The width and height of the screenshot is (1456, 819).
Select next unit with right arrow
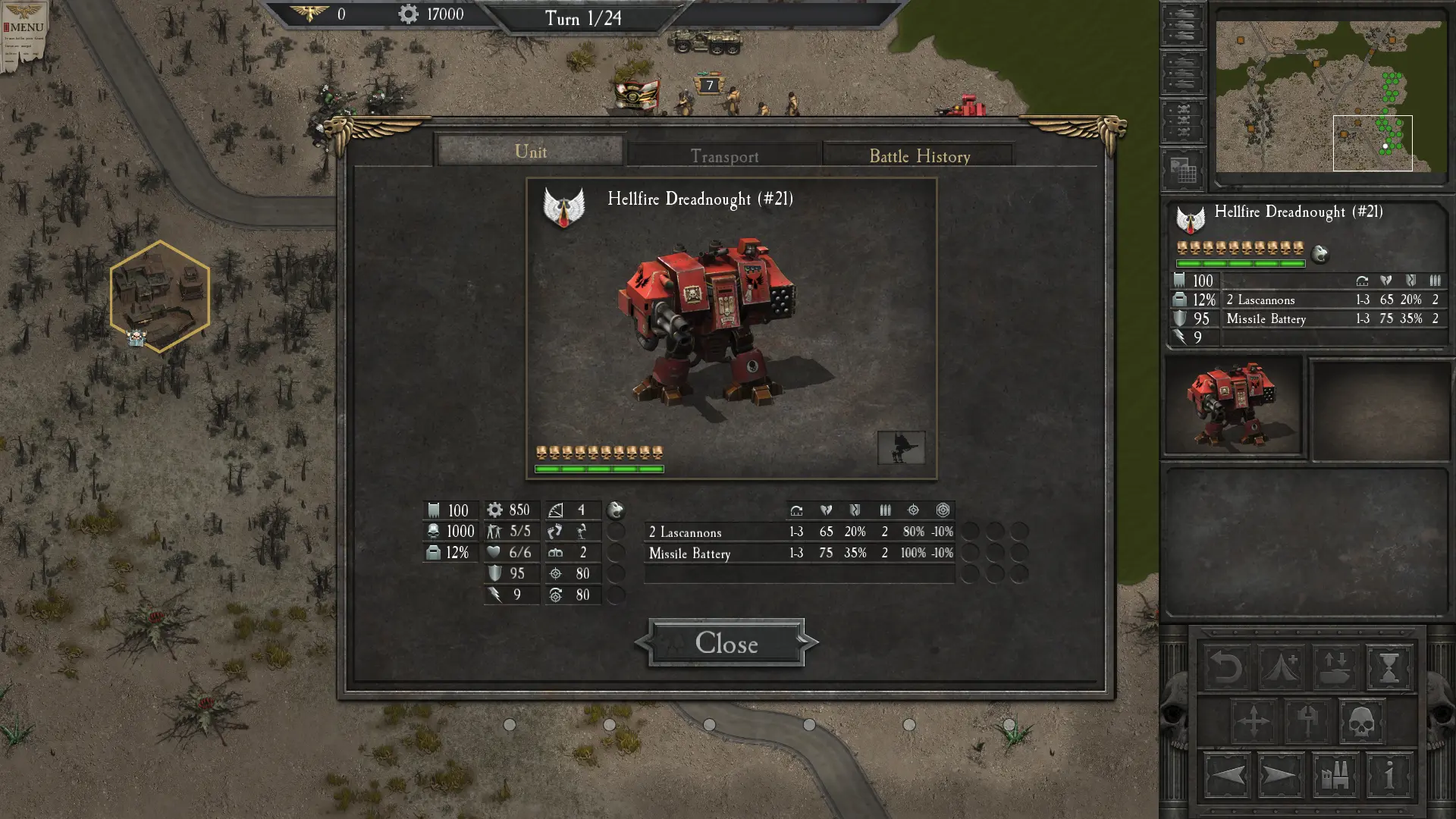click(x=1281, y=776)
